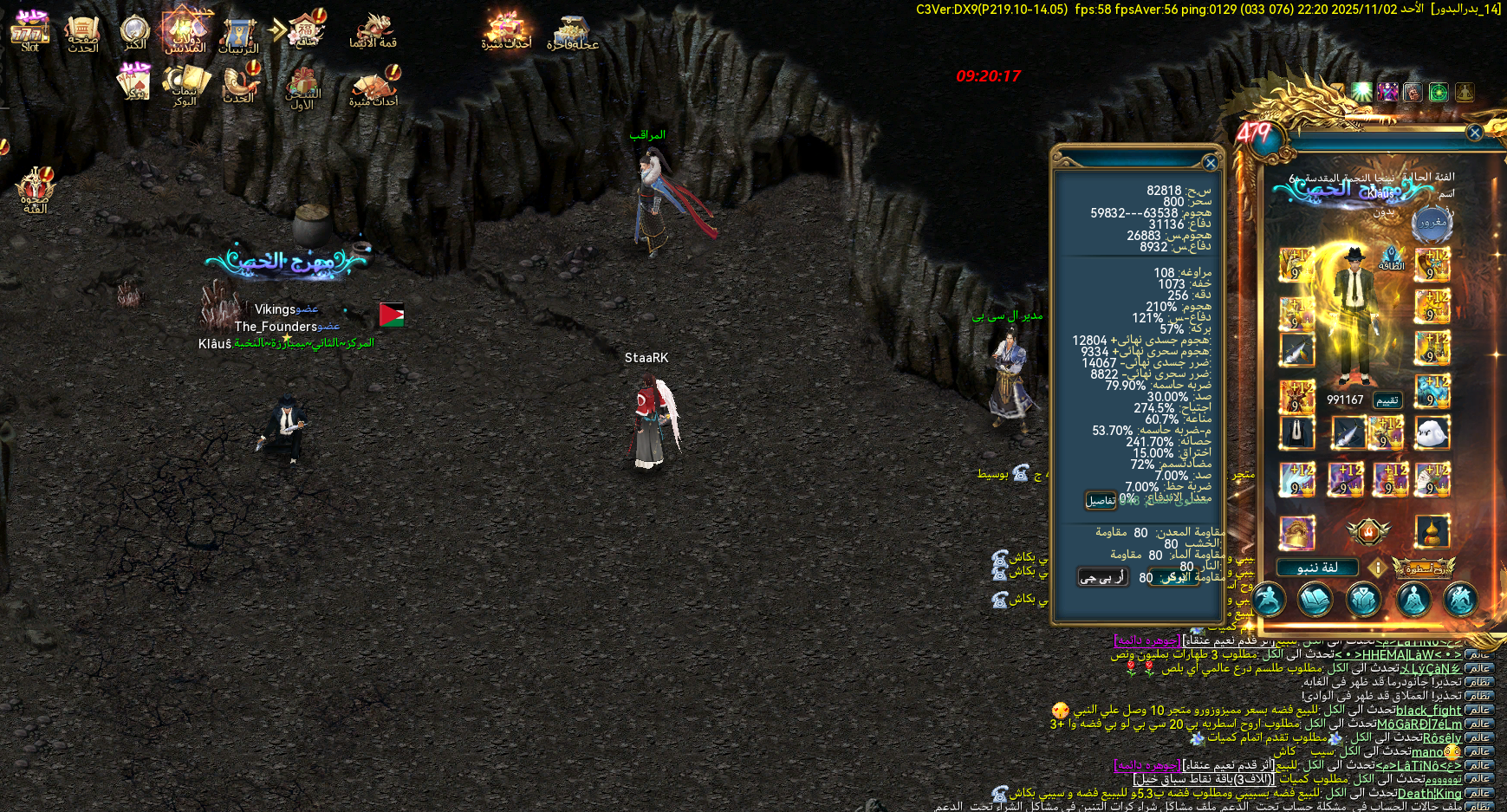Open the book tab at panel bottom
The height and width of the screenshot is (812, 1507).
[1315, 599]
